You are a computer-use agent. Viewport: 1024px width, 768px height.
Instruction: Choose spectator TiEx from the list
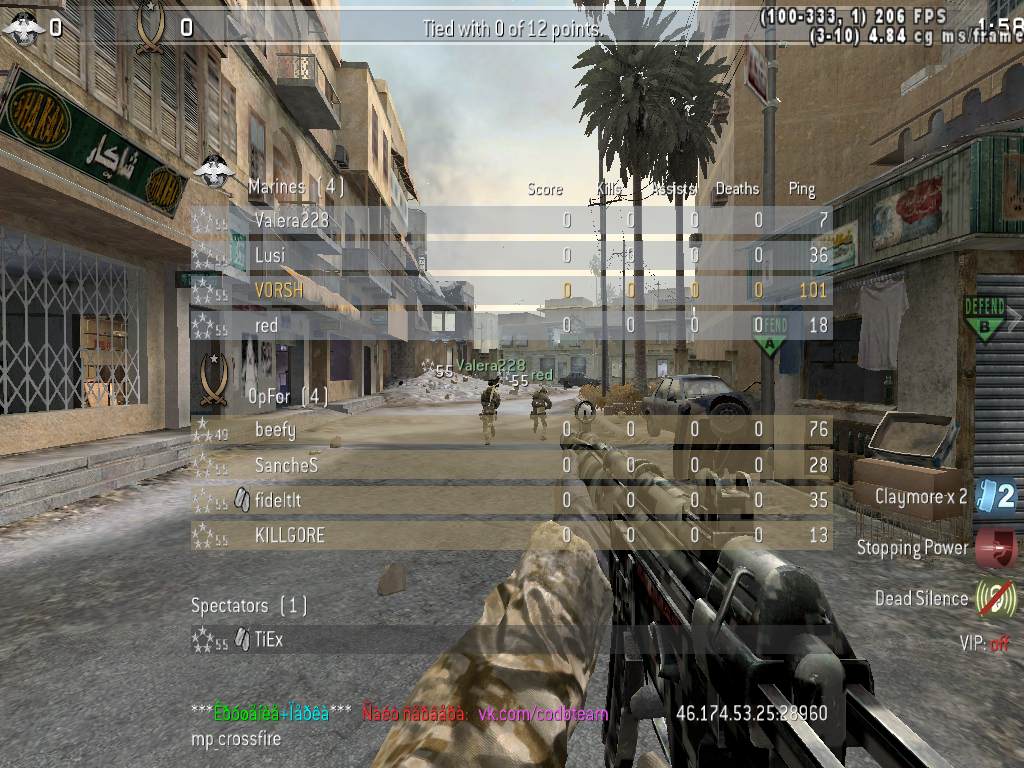(x=268, y=639)
